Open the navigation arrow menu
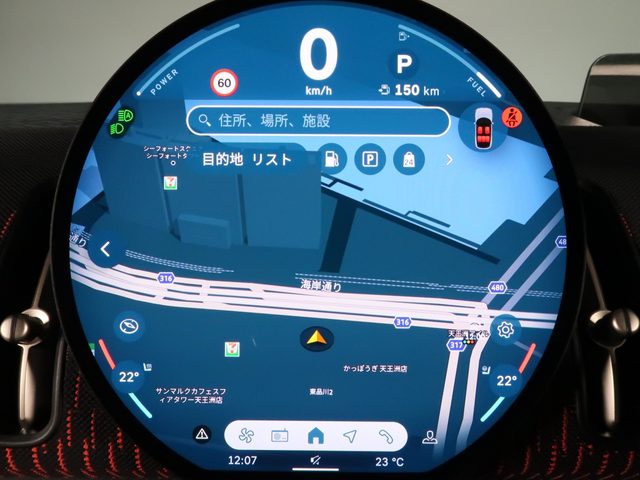Image resolution: width=640 pixels, height=480 pixels. coord(350,435)
